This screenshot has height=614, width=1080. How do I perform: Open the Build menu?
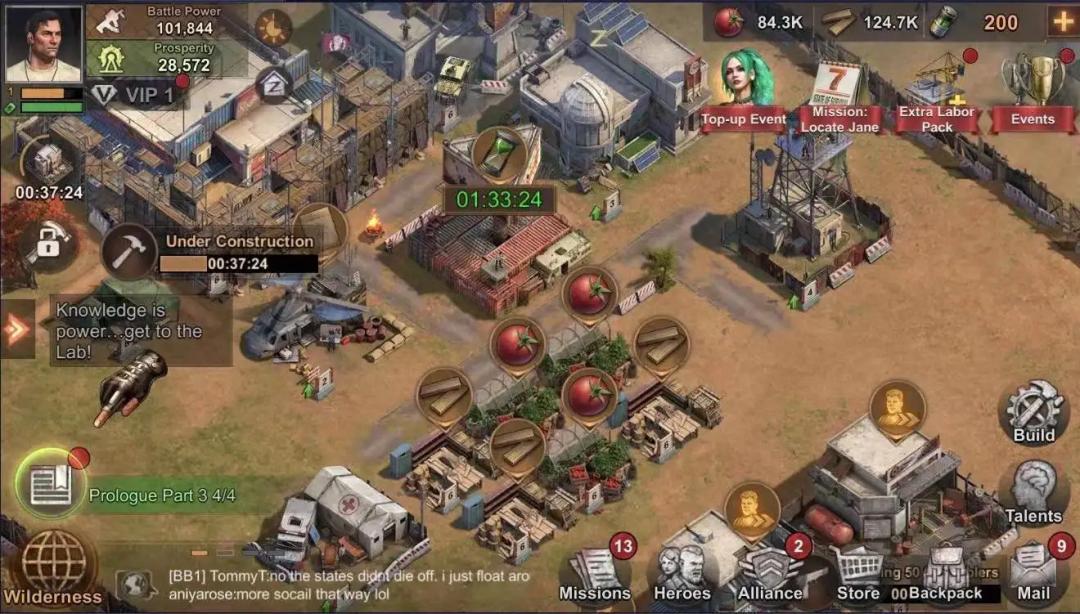pyautogui.click(x=1033, y=412)
